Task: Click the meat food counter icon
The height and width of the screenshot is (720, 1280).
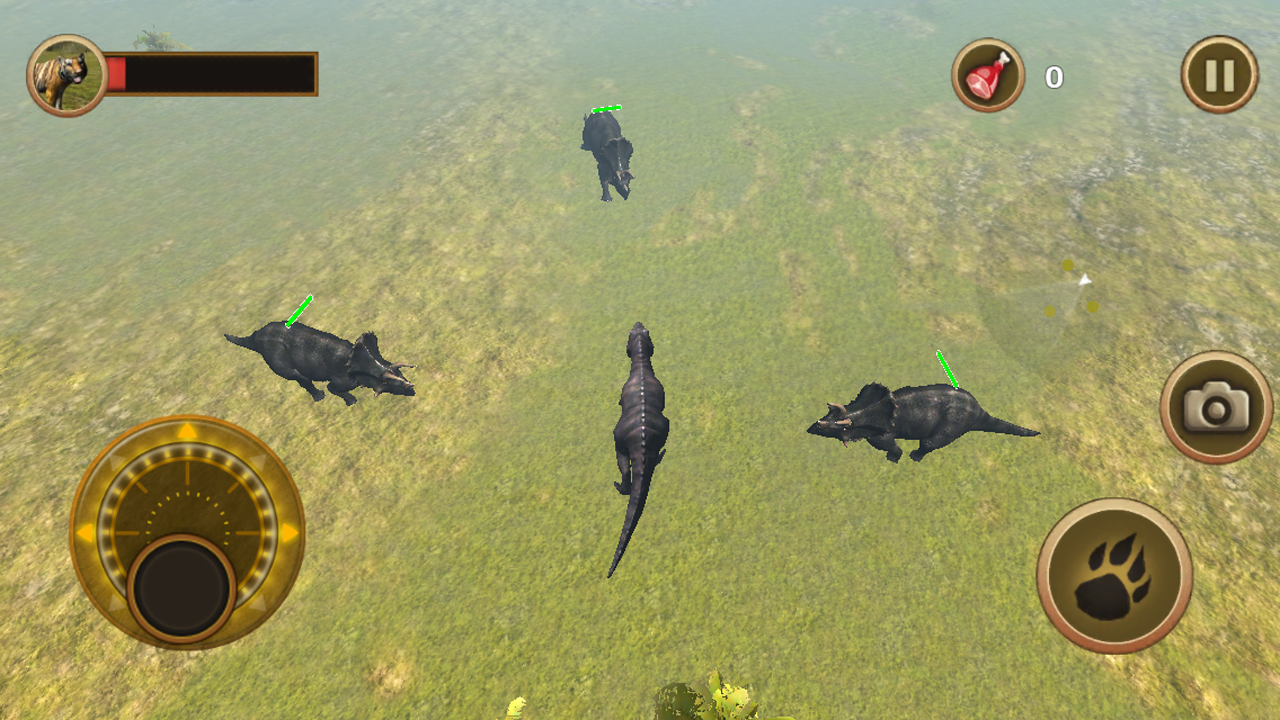Action: click(988, 73)
